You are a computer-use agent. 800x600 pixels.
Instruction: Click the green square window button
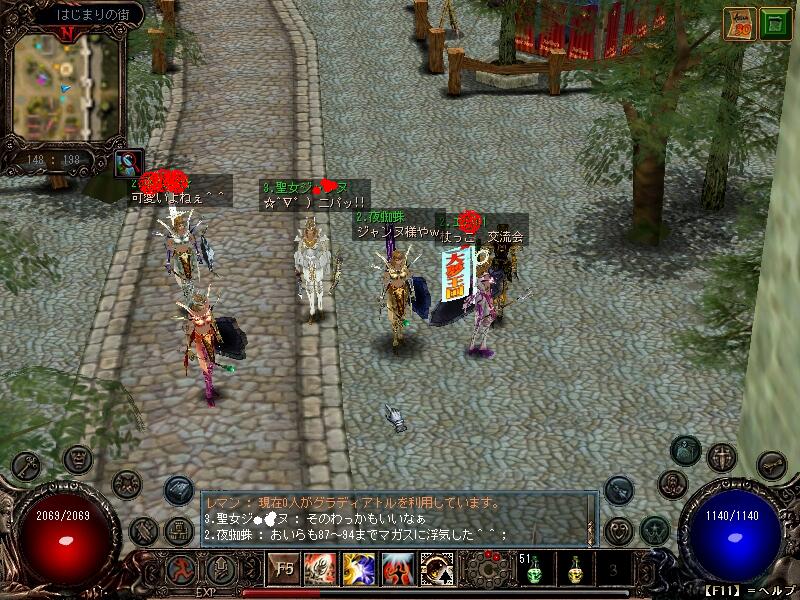[x=775, y=24]
